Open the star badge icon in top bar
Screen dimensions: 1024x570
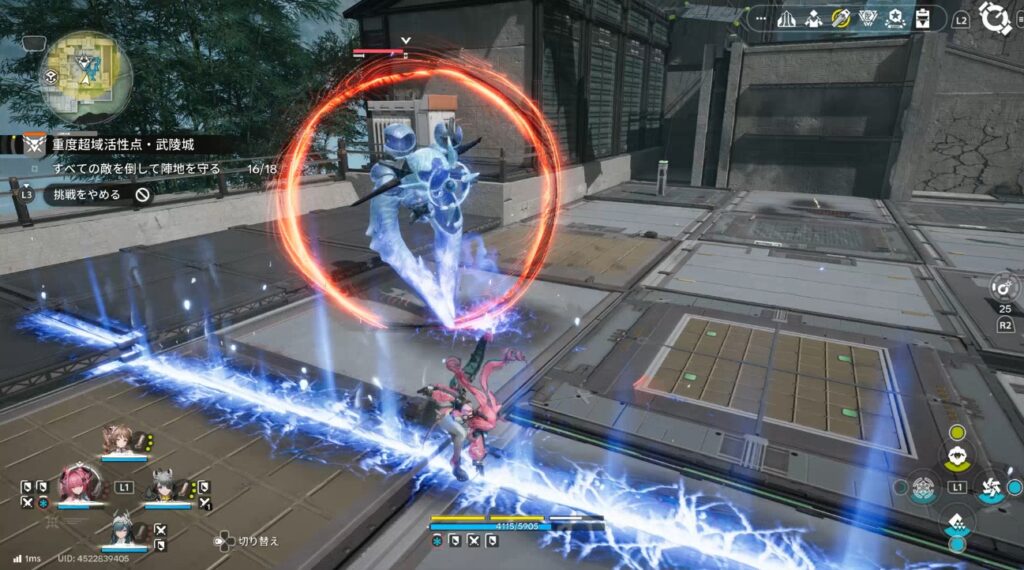[895, 18]
